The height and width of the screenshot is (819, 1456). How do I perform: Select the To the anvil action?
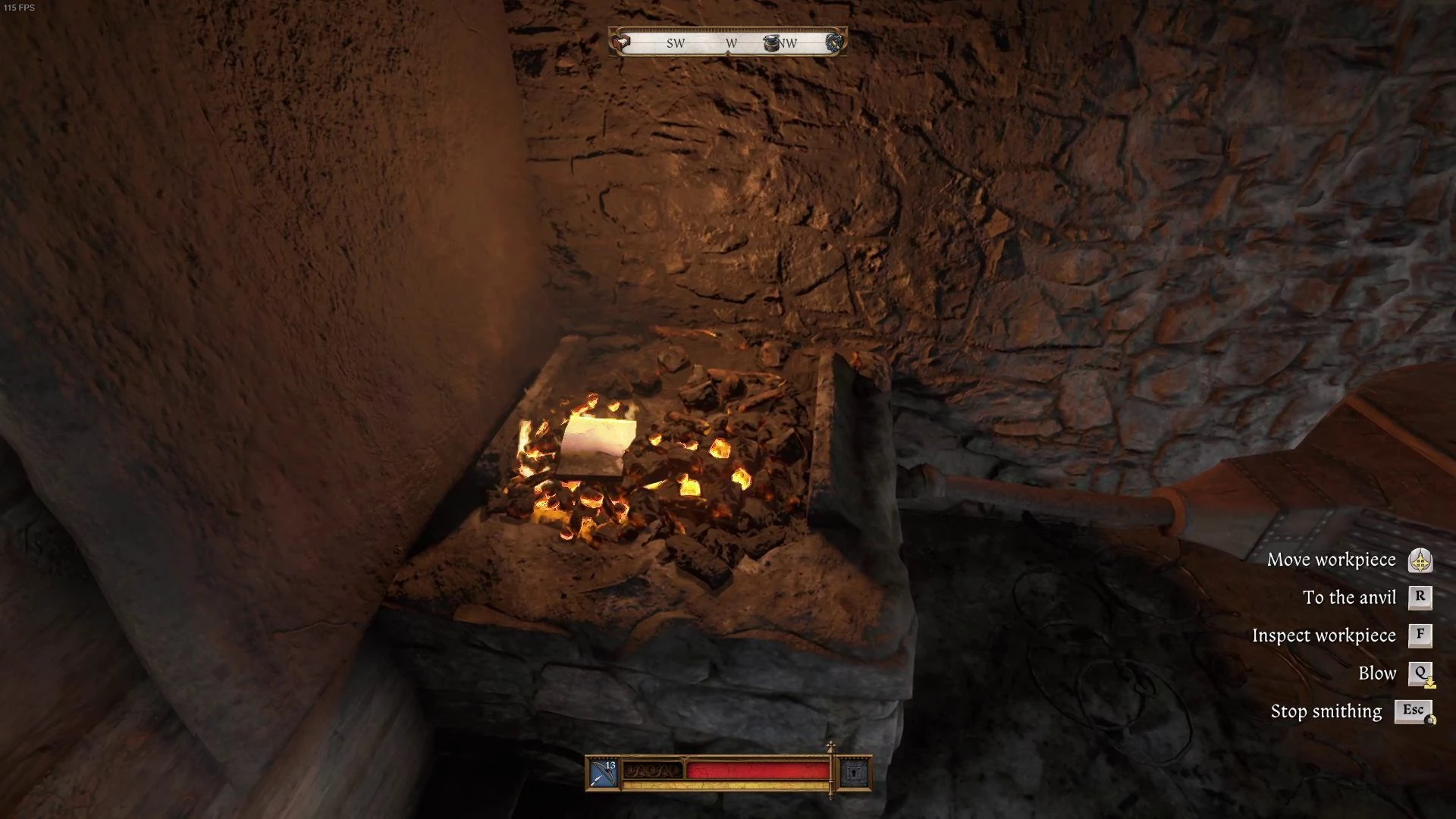point(1349,598)
